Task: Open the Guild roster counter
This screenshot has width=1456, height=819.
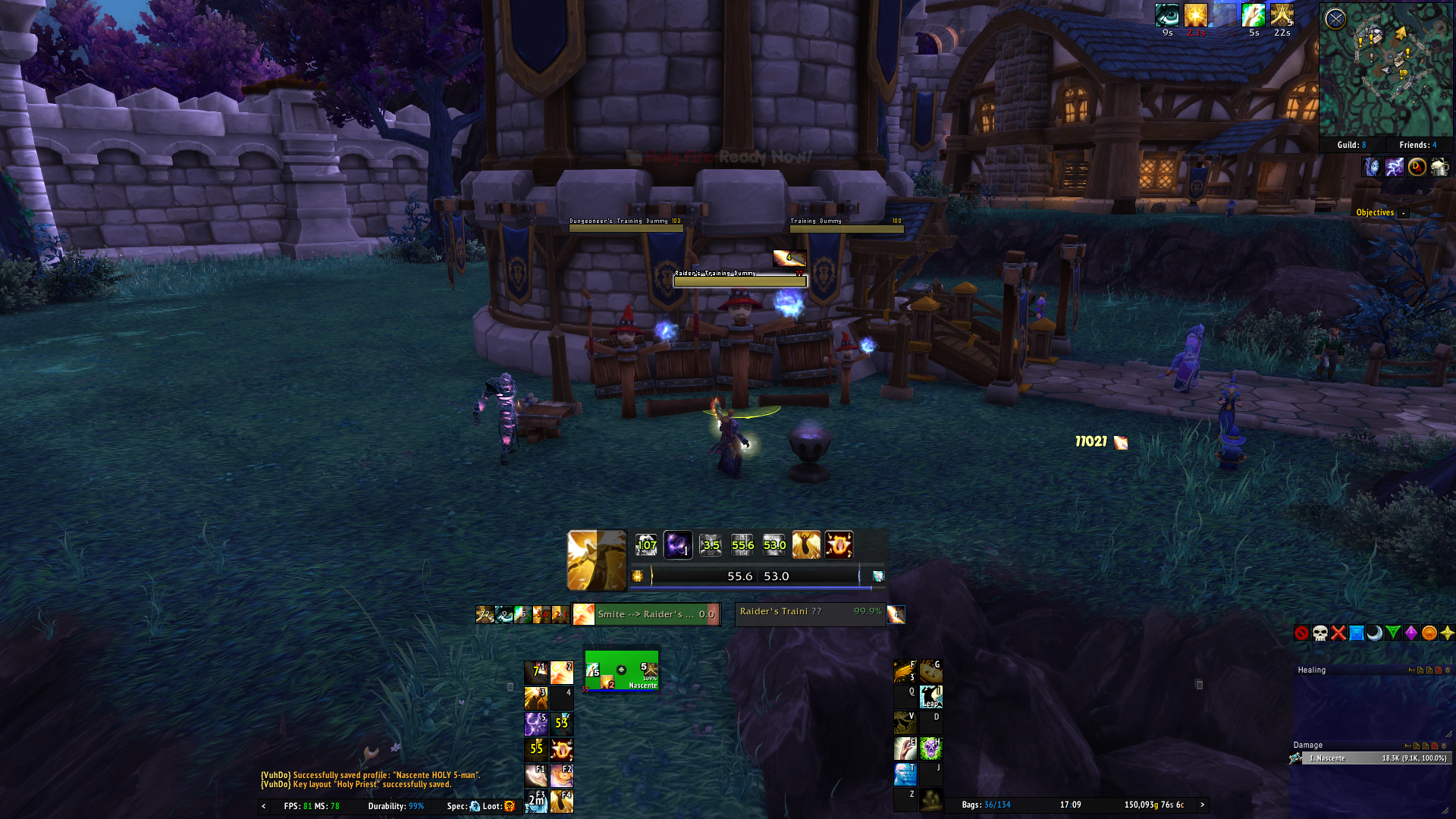Action: click(1351, 145)
